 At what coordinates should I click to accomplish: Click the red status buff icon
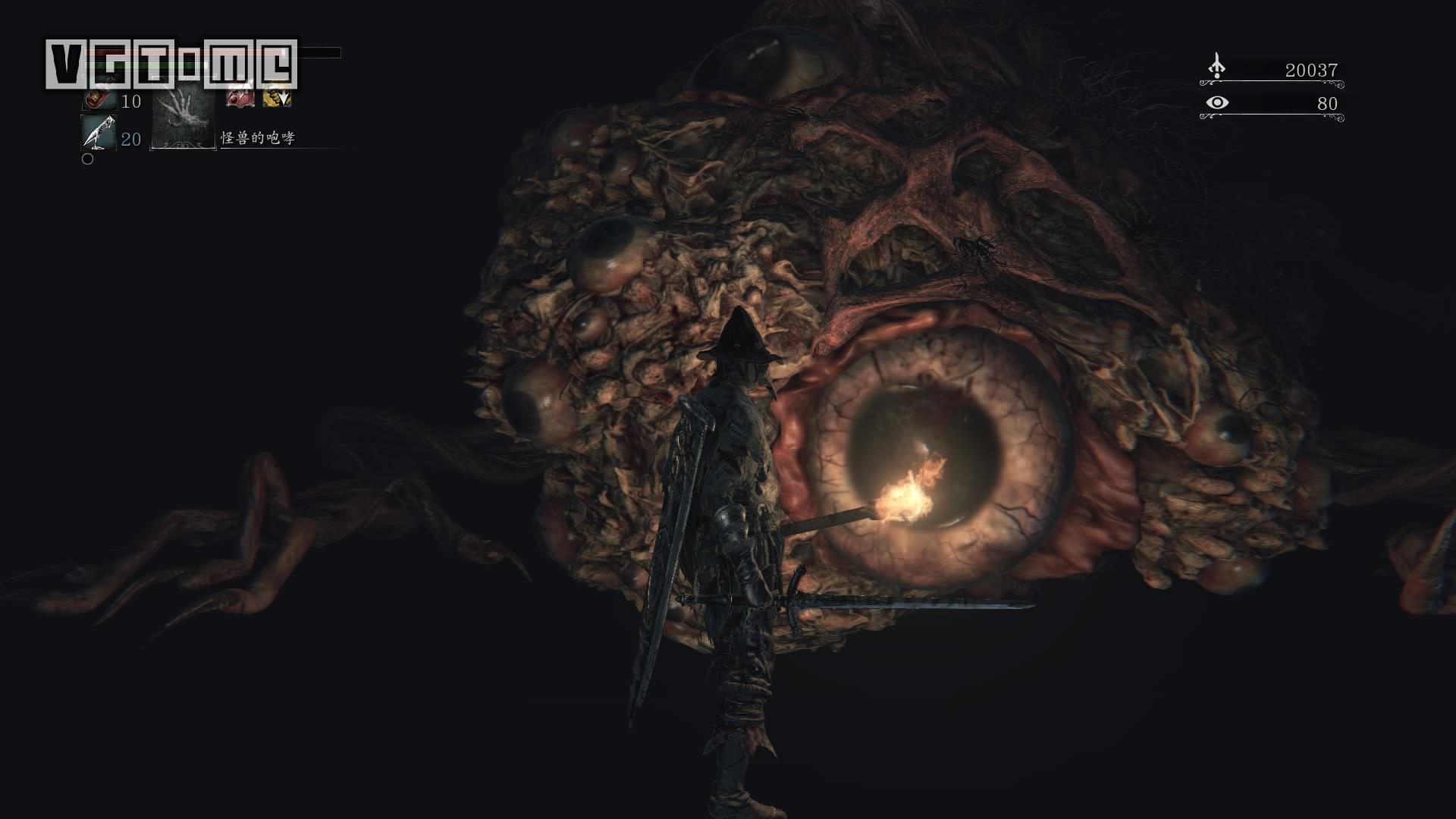click(x=240, y=97)
